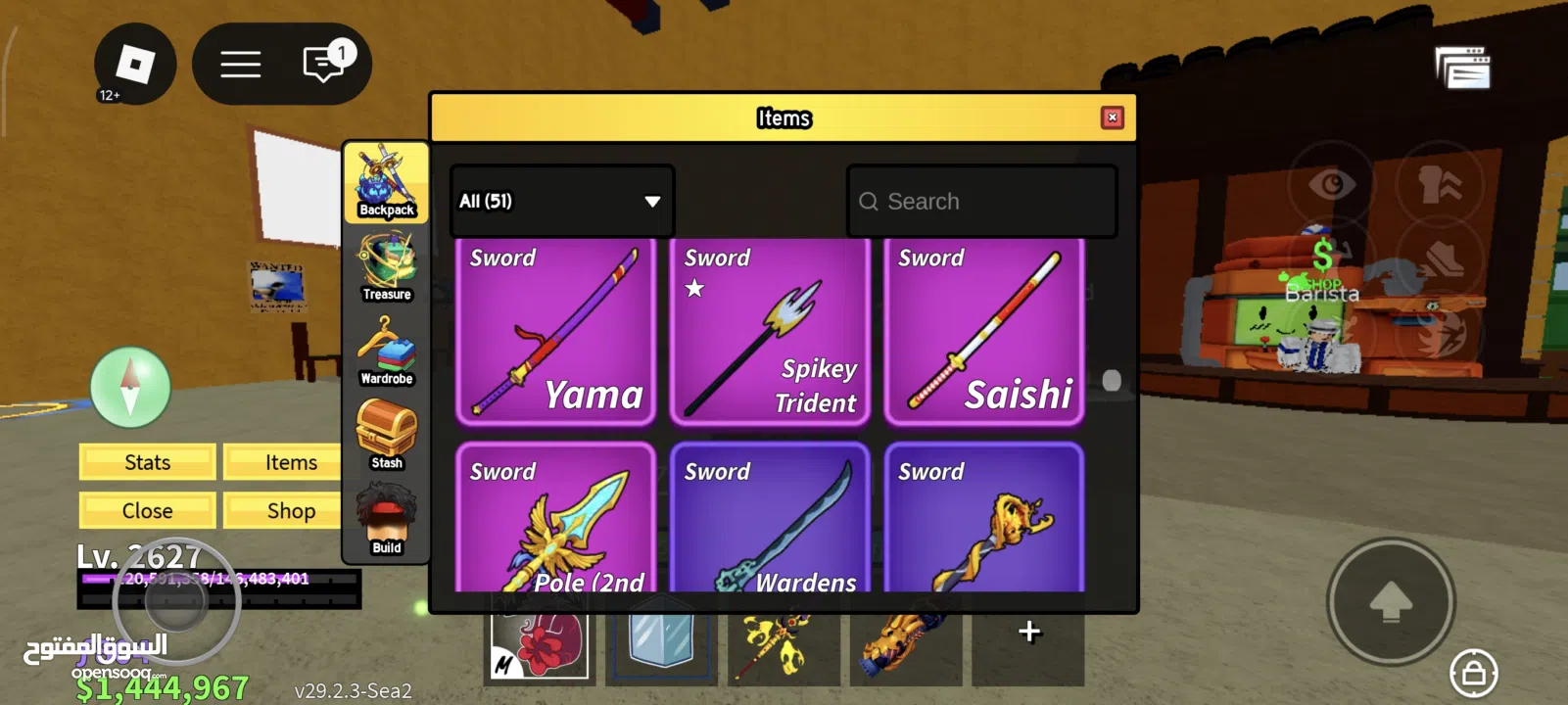Choose the Saishi sword

tap(984, 333)
